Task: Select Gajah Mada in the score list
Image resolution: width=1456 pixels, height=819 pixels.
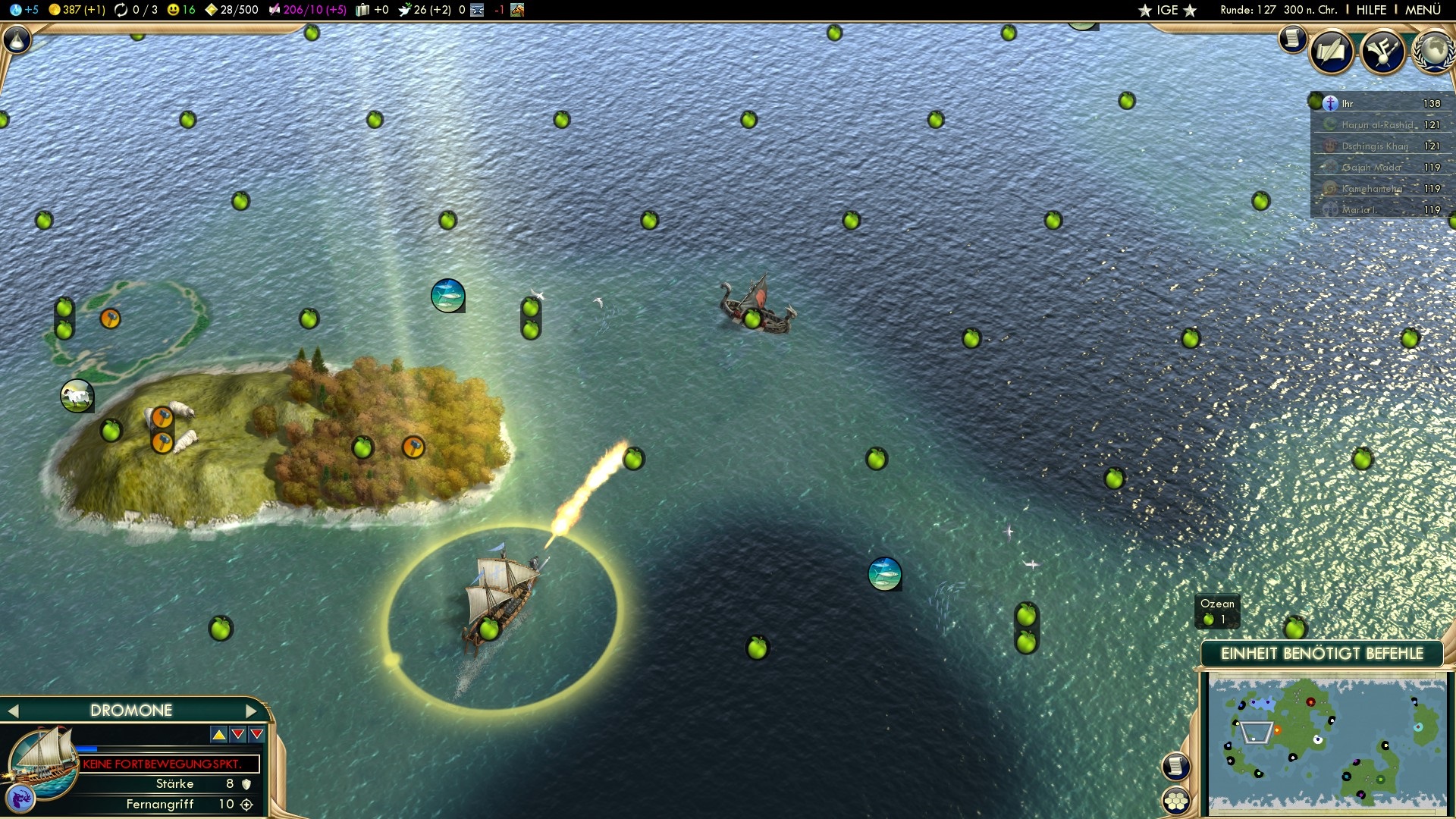Action: click(x=1371, y=168)
